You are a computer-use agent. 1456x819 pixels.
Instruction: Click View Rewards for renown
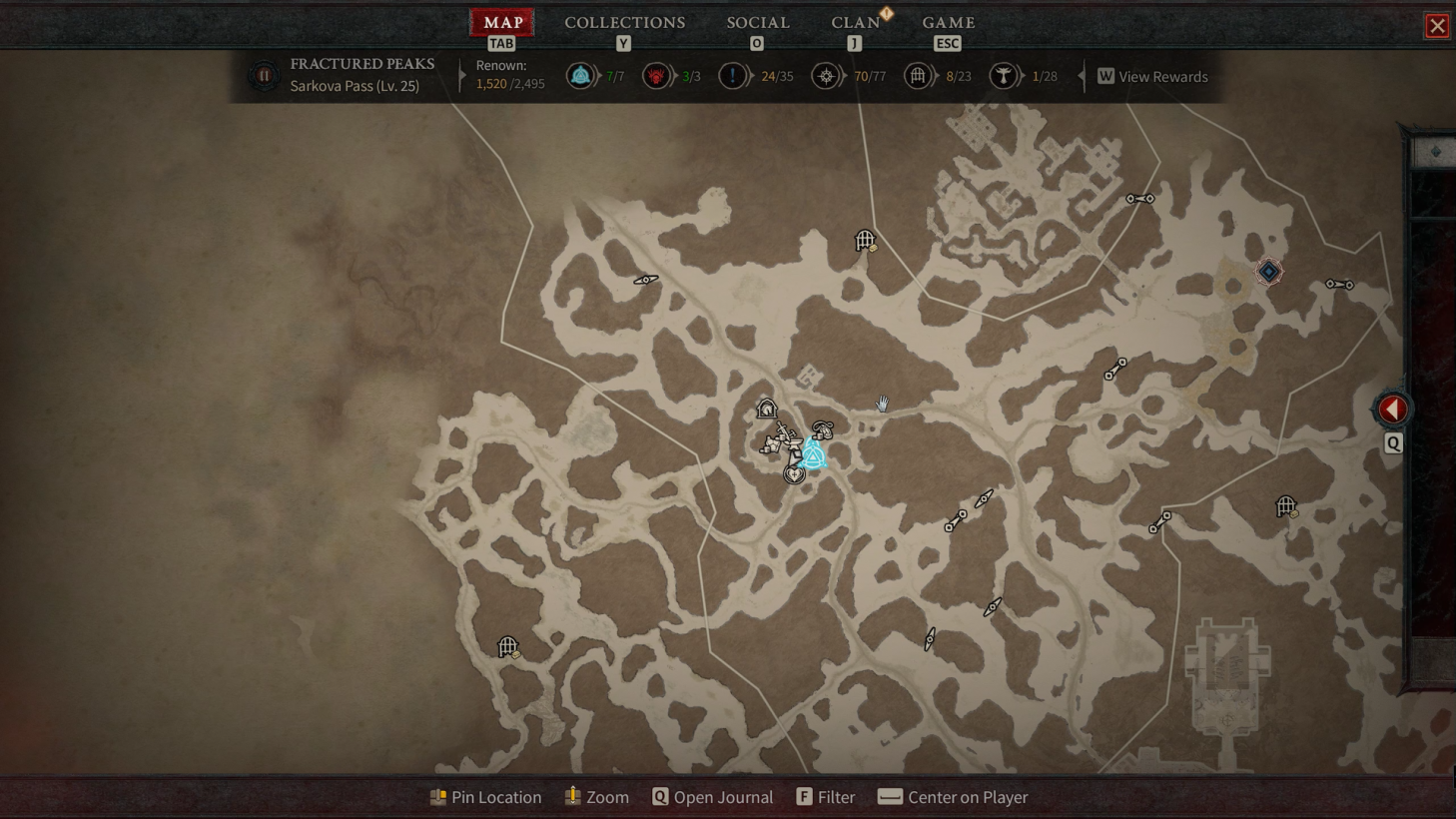1152,77
